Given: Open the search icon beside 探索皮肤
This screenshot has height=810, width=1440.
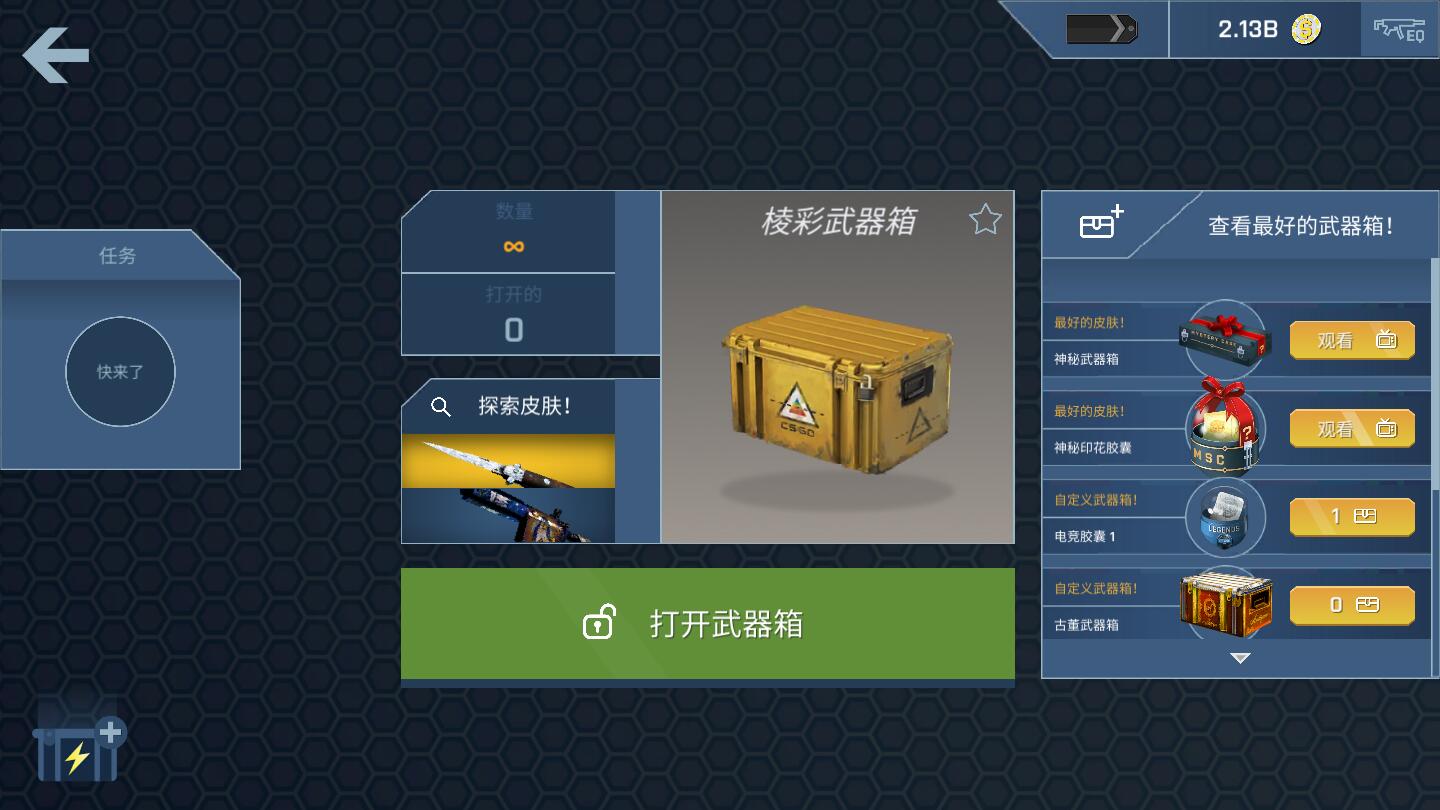Looking at the screenshot, I should [x=440, y=408].
